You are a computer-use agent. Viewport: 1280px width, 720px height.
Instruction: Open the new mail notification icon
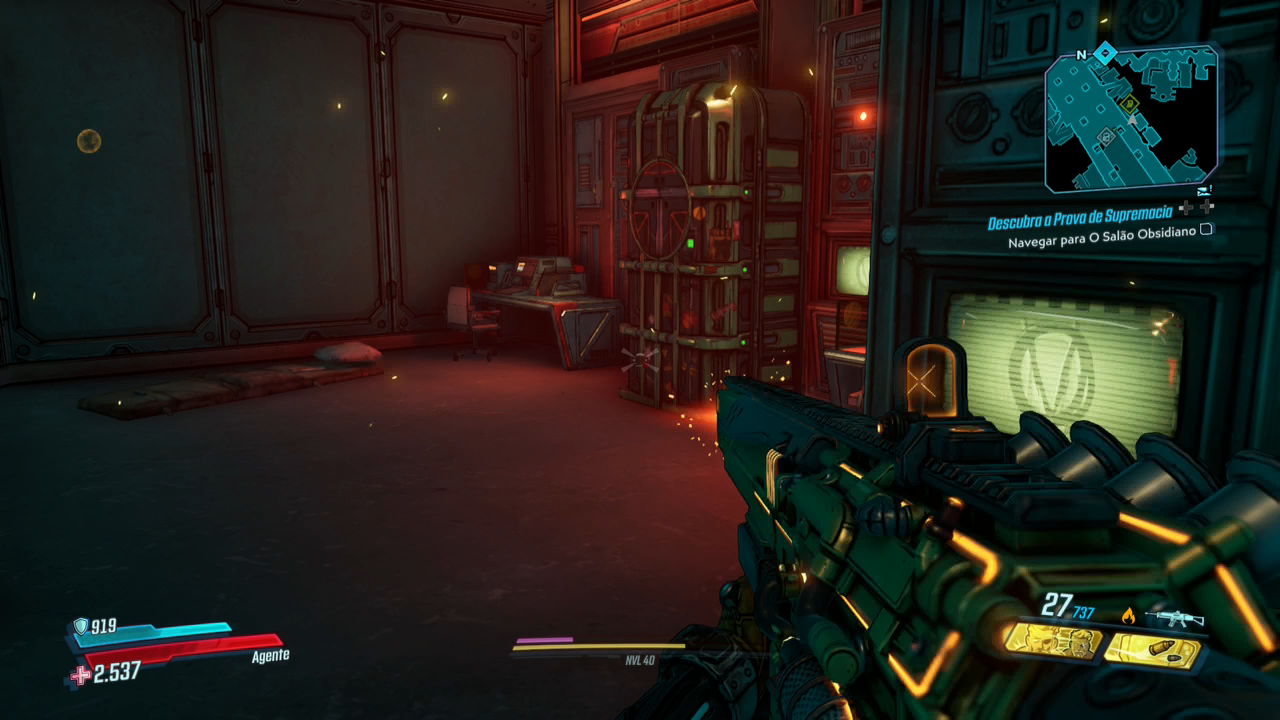(1204, 190)
